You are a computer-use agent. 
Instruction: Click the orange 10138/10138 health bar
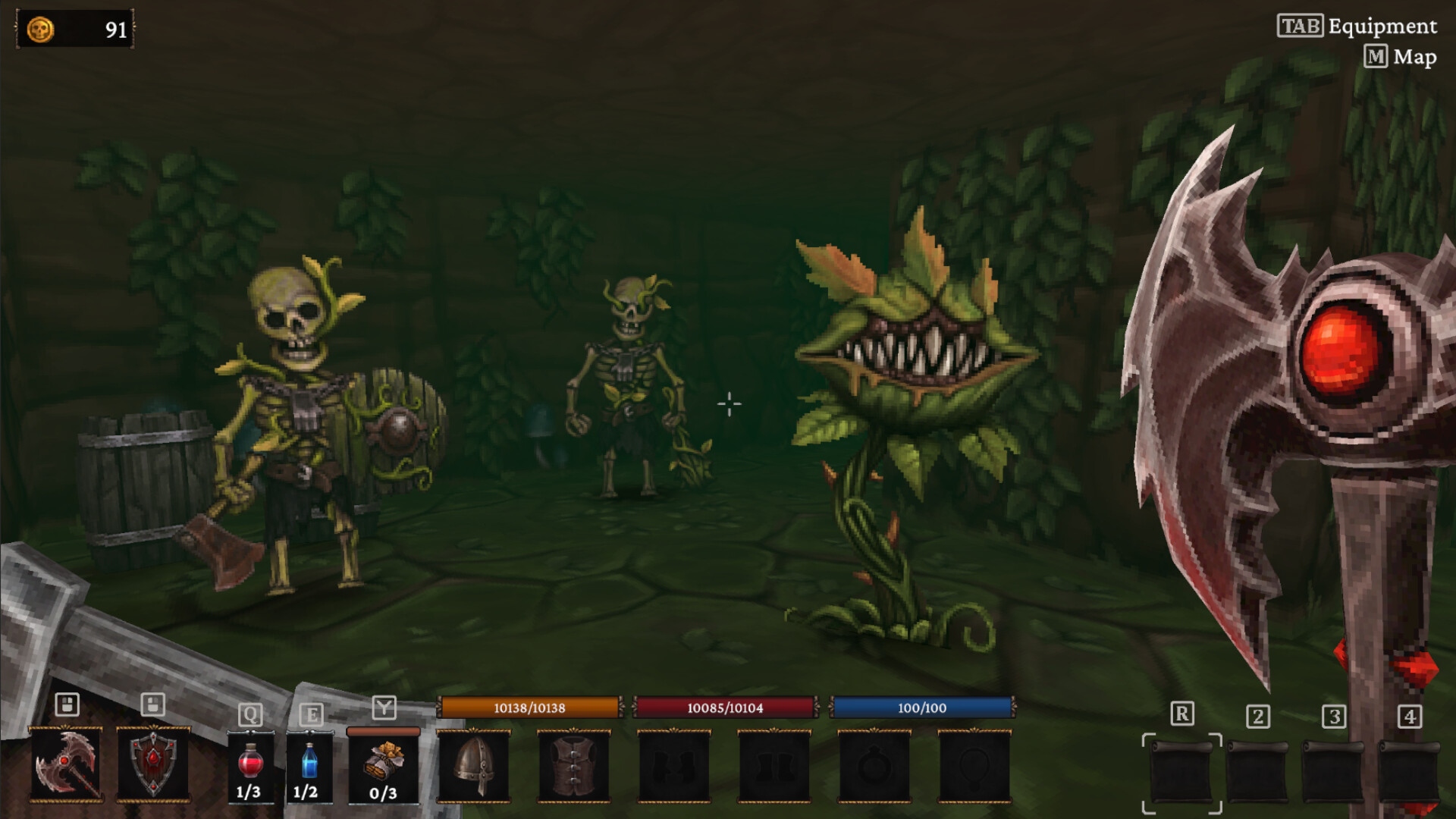point(529,708)
